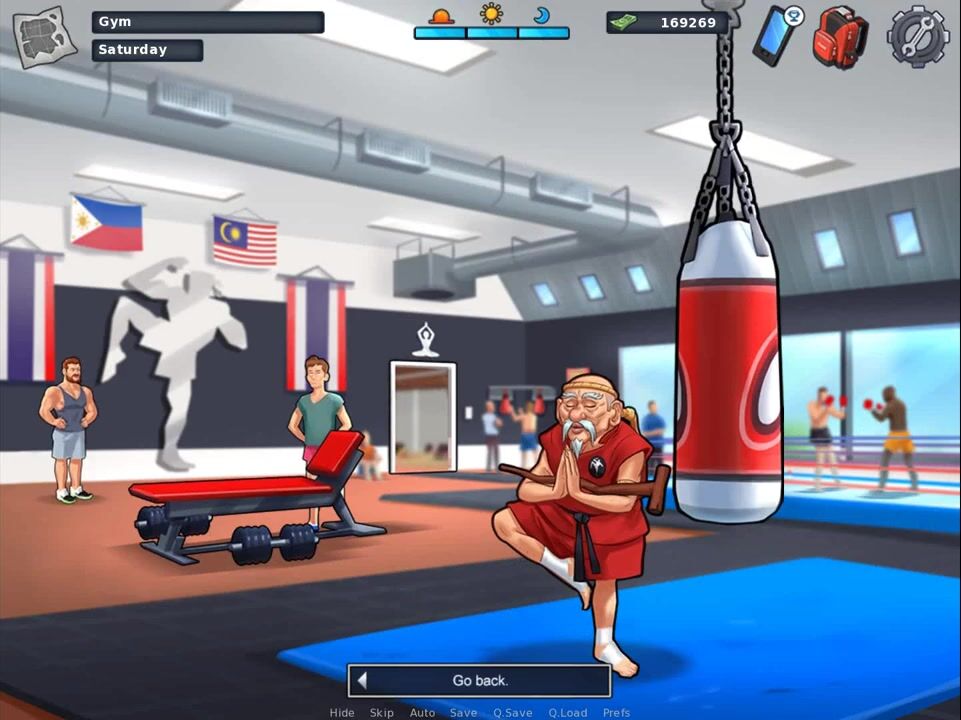Open Prefs from the quick menu
The height and width of the screenshot is (720, 961).
616,713
